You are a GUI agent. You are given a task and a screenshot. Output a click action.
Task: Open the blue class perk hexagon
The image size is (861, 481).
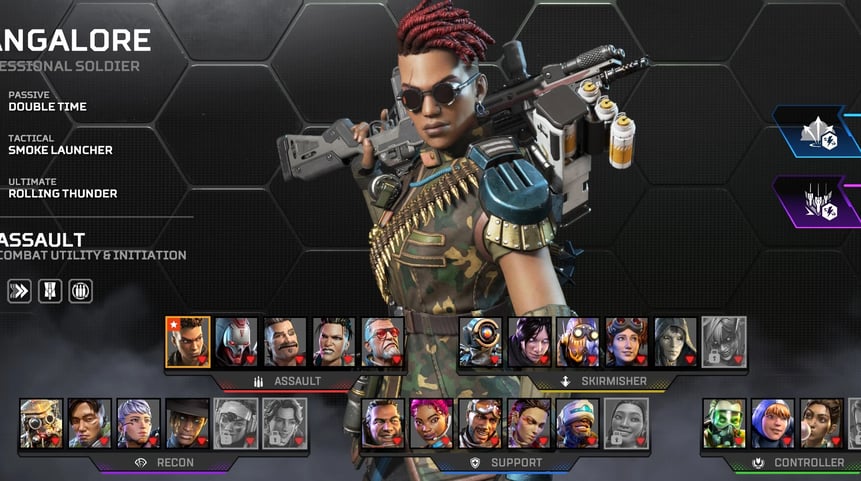click(820, 132)
